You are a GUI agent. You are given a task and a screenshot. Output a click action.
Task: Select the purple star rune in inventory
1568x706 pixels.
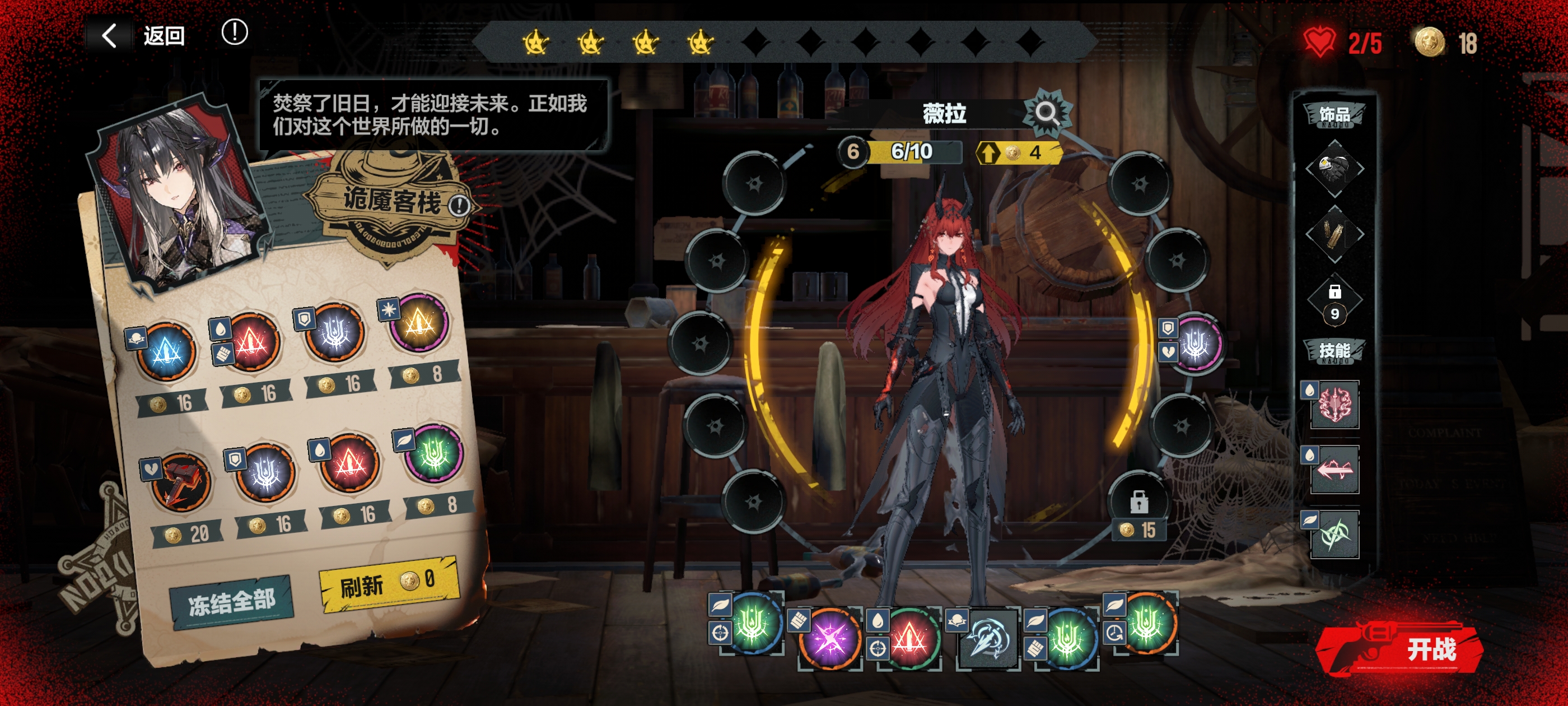tap(829, 638)
